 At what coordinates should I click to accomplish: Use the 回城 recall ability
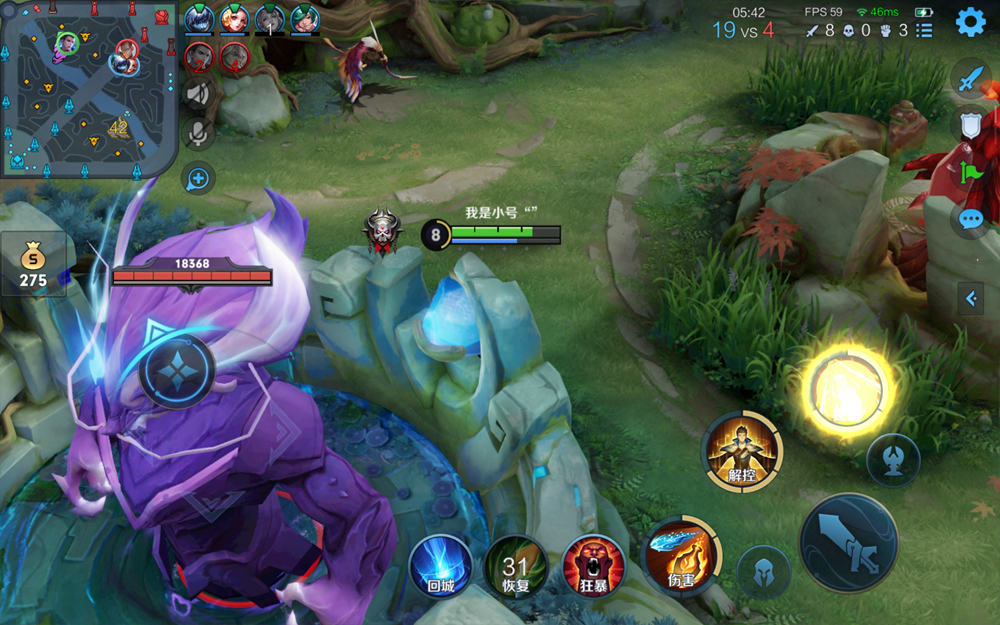click(x=440, y=566)
